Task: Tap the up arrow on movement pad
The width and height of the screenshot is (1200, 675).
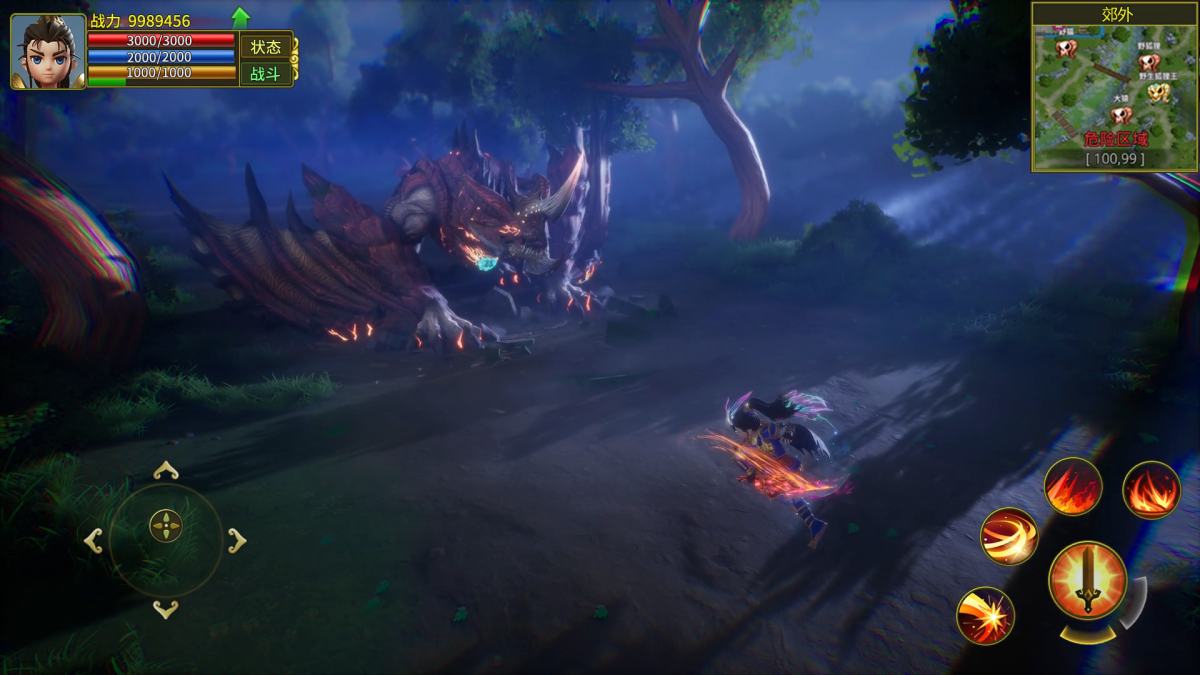Action: (x=166, y=471)
